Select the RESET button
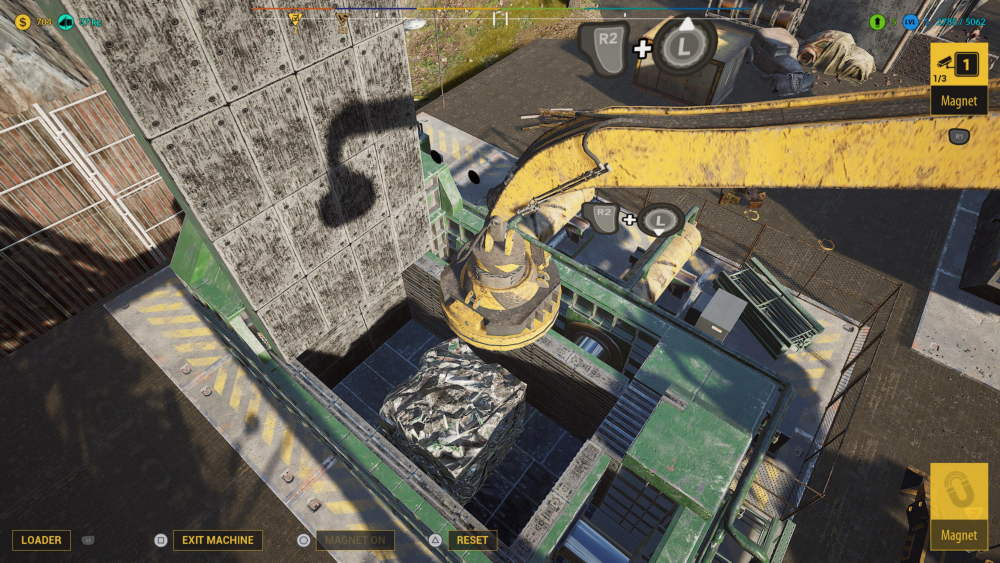The width and height of the screenshot is (1000, 563). point(472,540)
